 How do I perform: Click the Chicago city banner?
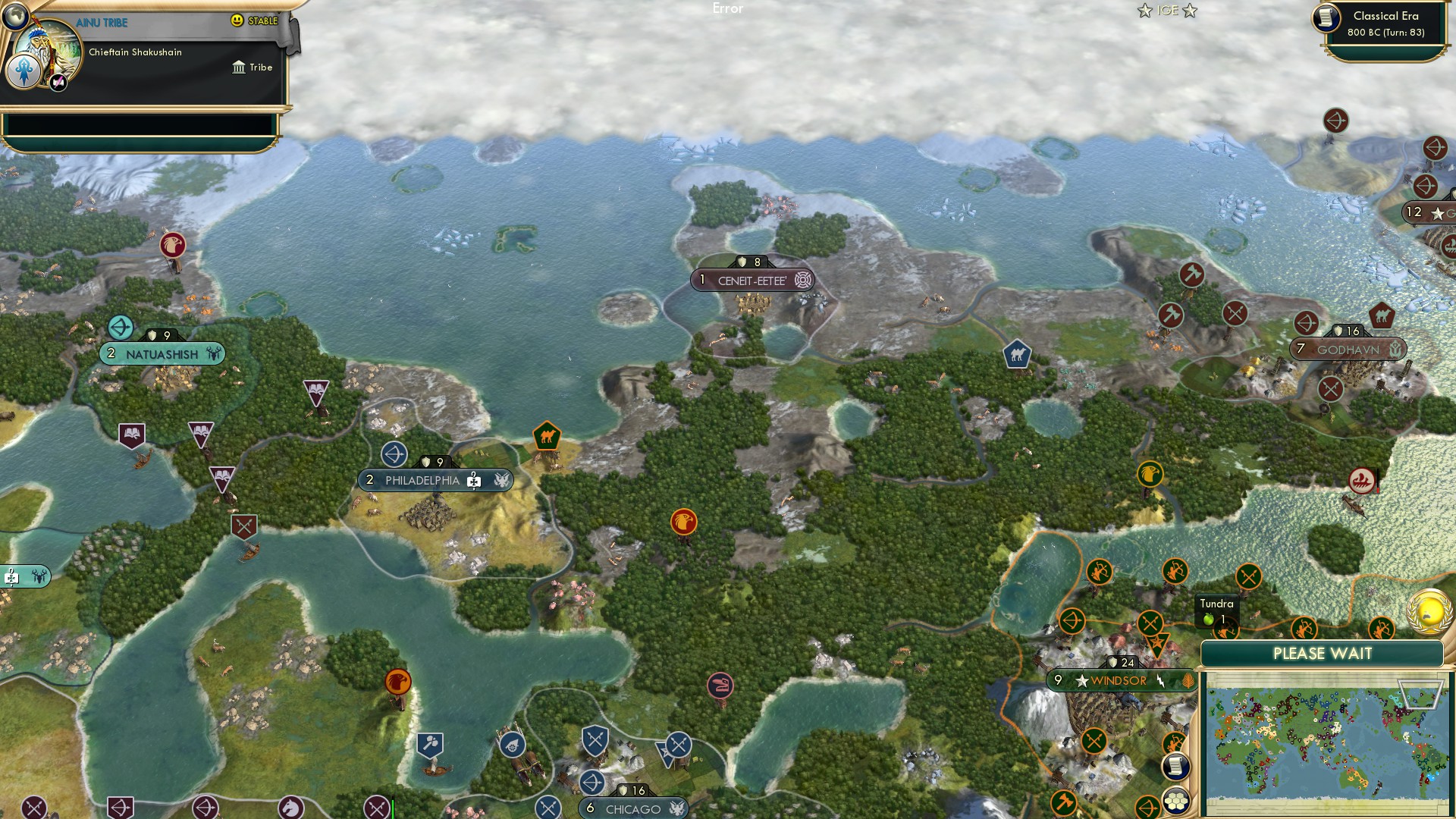(632, 808)
